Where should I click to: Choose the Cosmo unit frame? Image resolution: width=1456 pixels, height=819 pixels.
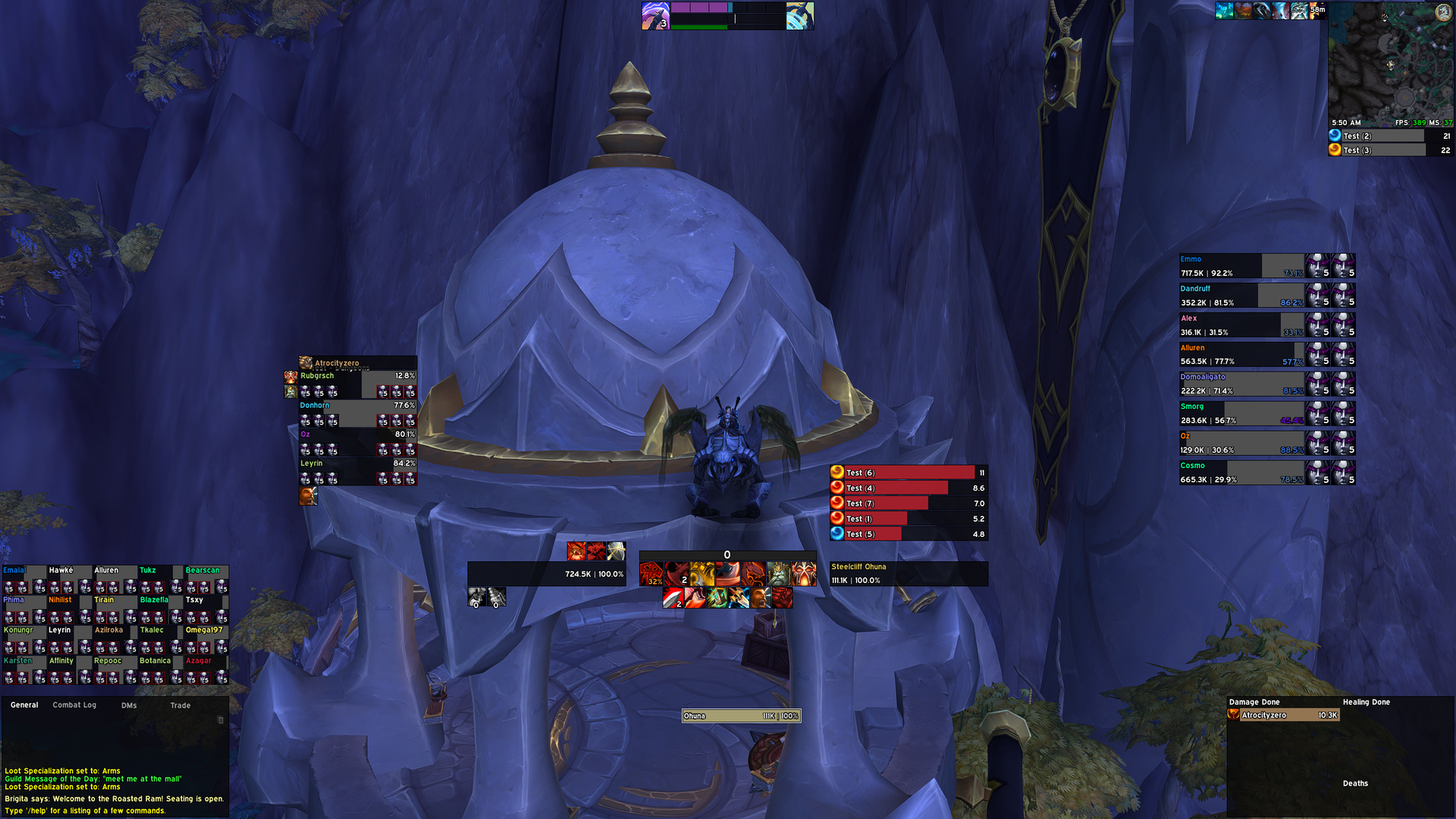(1241, 472)
